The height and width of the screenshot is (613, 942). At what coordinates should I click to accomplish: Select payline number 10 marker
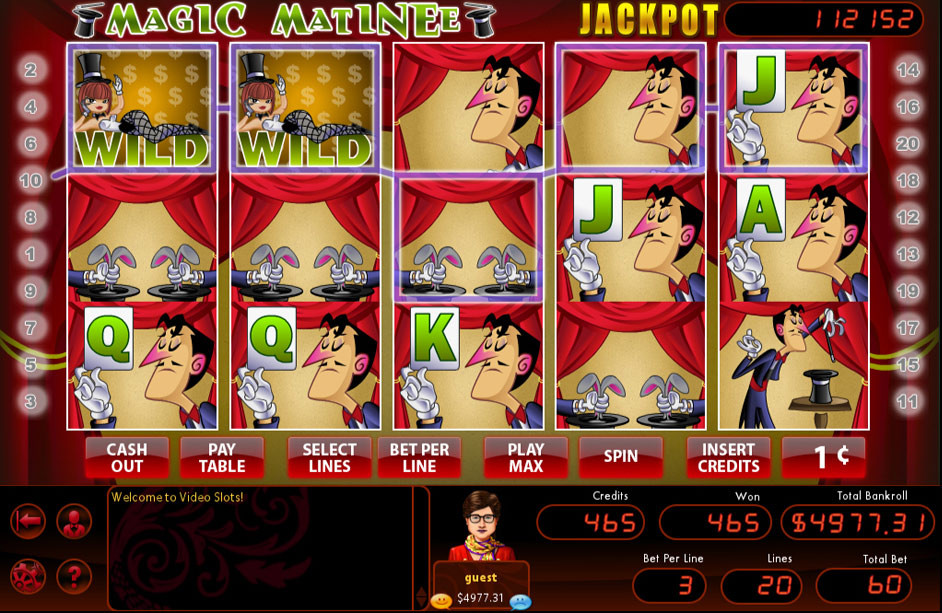coord(30,181)
